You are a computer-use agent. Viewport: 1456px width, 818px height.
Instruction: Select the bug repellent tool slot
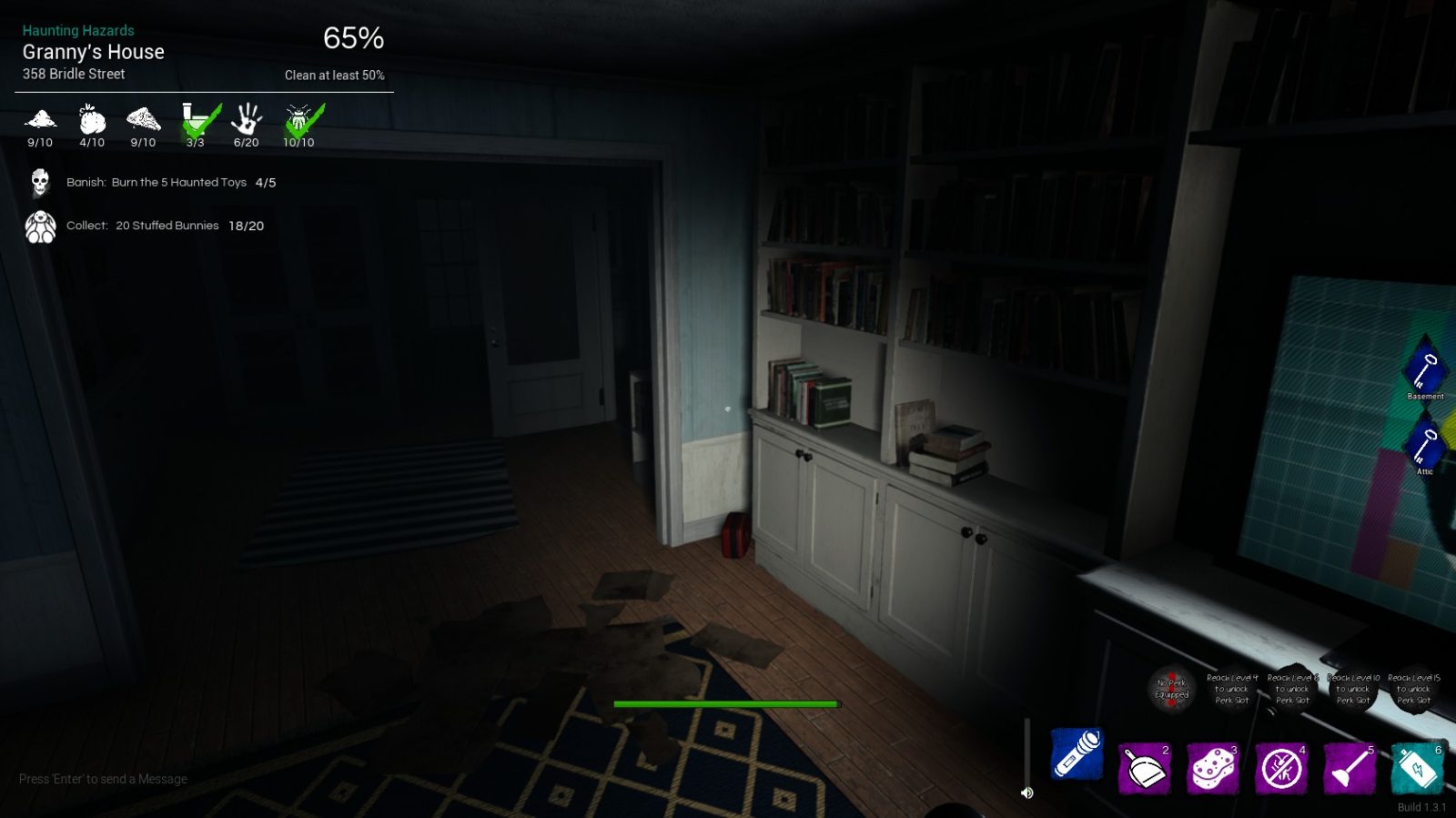pos(1281,769)
